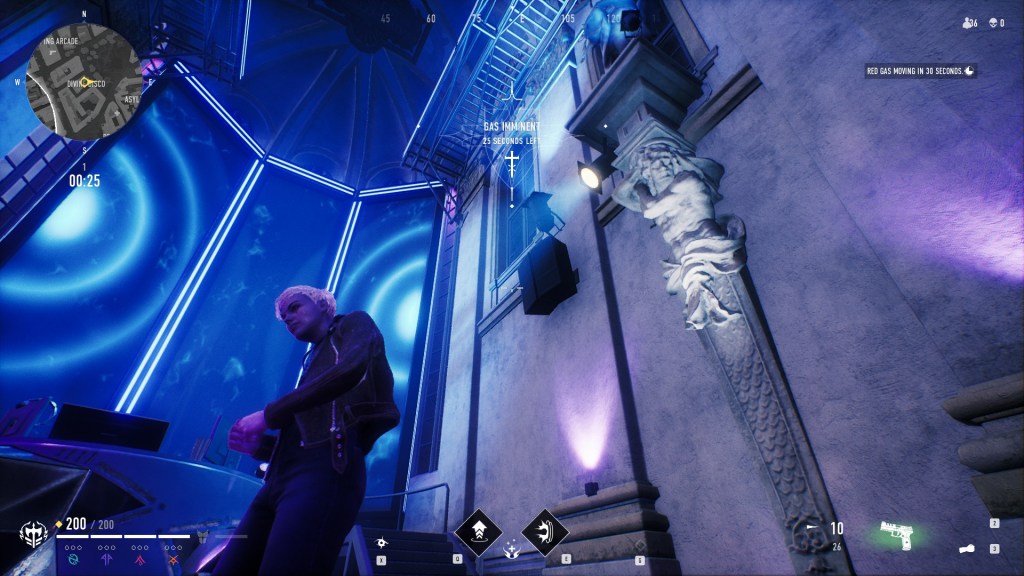This screenshot has width=1024, height=576.
Task: Click the orange crossed discipline icon
Action: 172,559
